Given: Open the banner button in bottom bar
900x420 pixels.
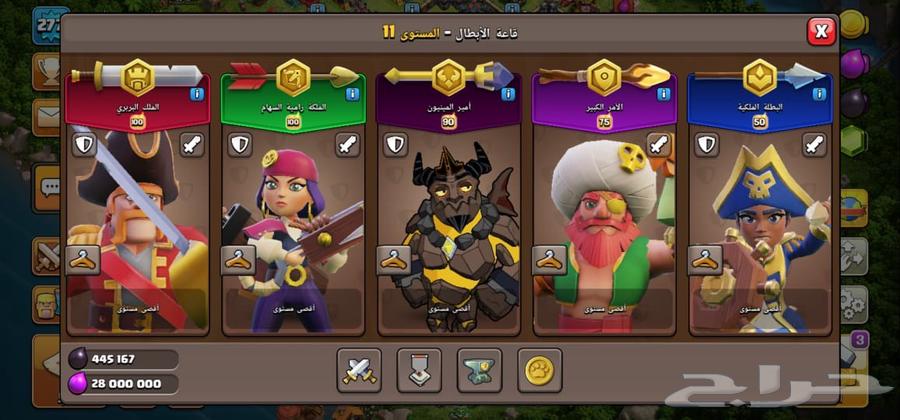Looking at the screenshot, I should (x=418, y=370).
